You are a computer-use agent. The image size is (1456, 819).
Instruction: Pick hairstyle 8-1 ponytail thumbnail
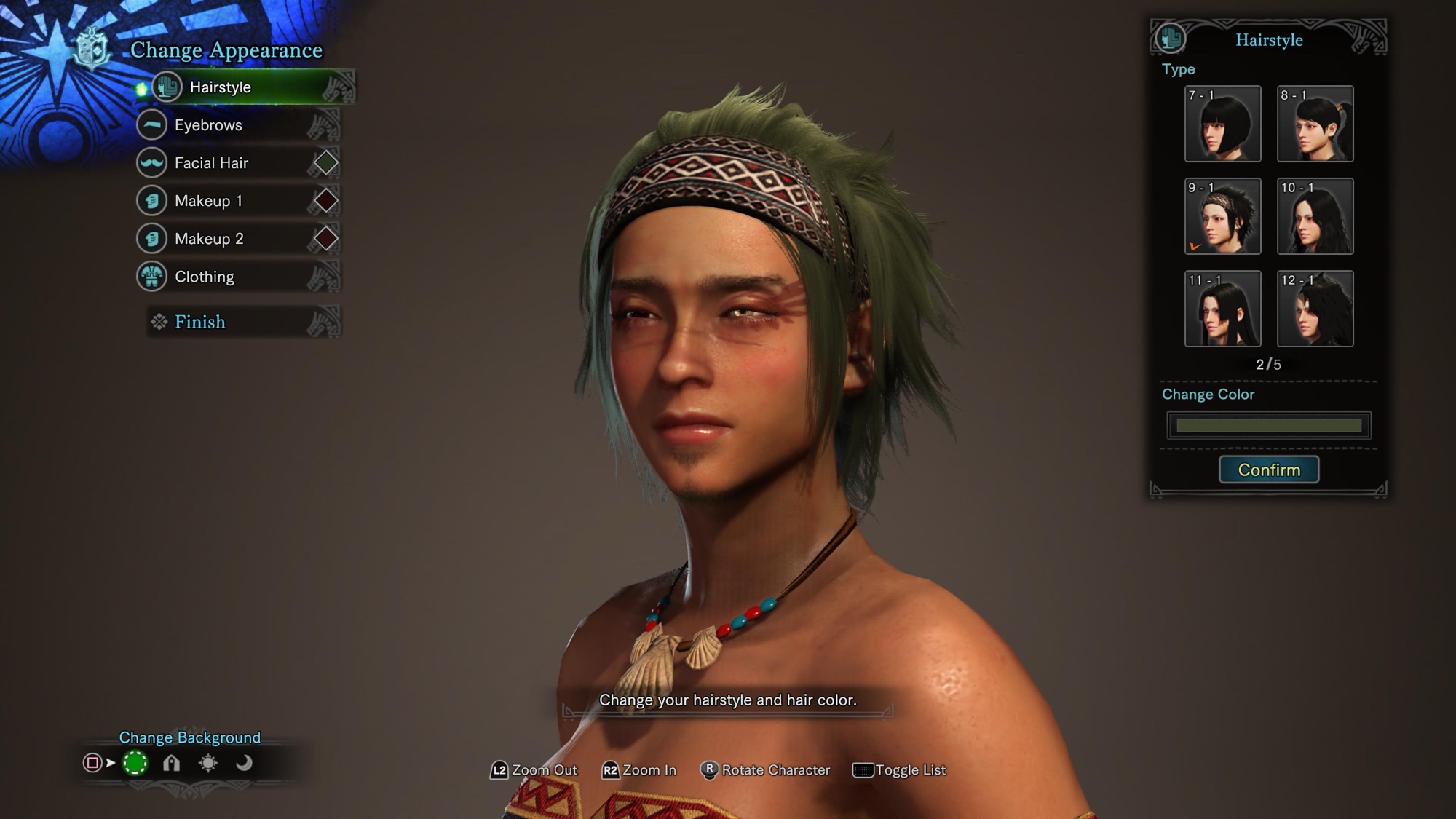[1315, 124]
